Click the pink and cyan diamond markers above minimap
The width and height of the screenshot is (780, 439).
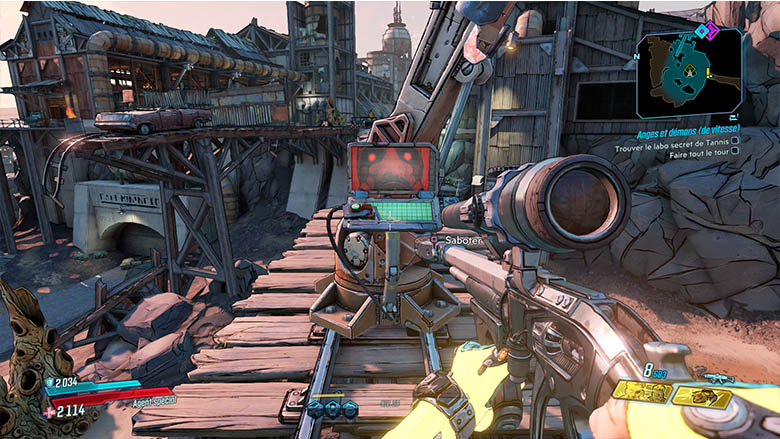(708, 31)
